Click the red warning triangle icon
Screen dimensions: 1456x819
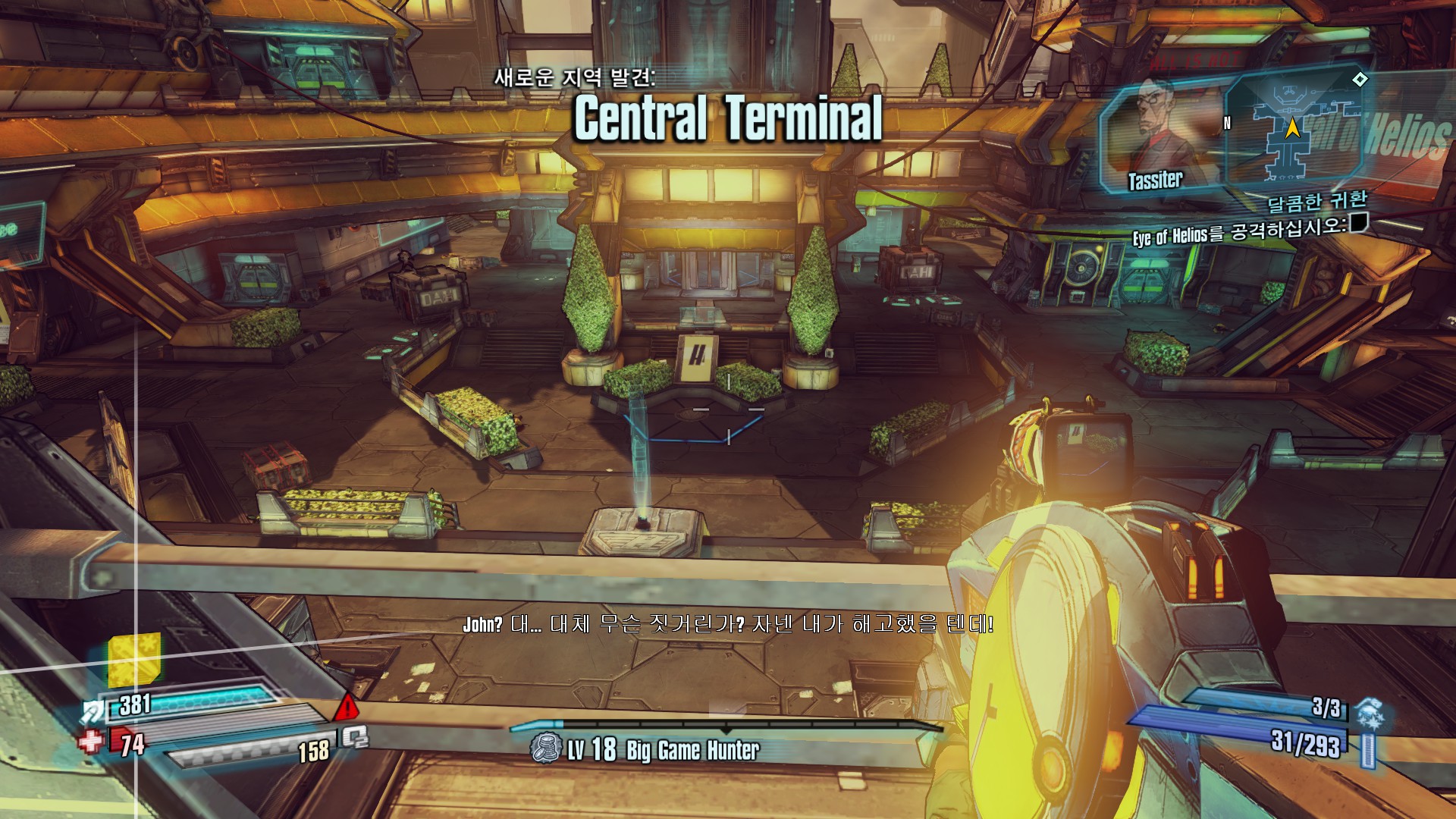click(347, 707)
